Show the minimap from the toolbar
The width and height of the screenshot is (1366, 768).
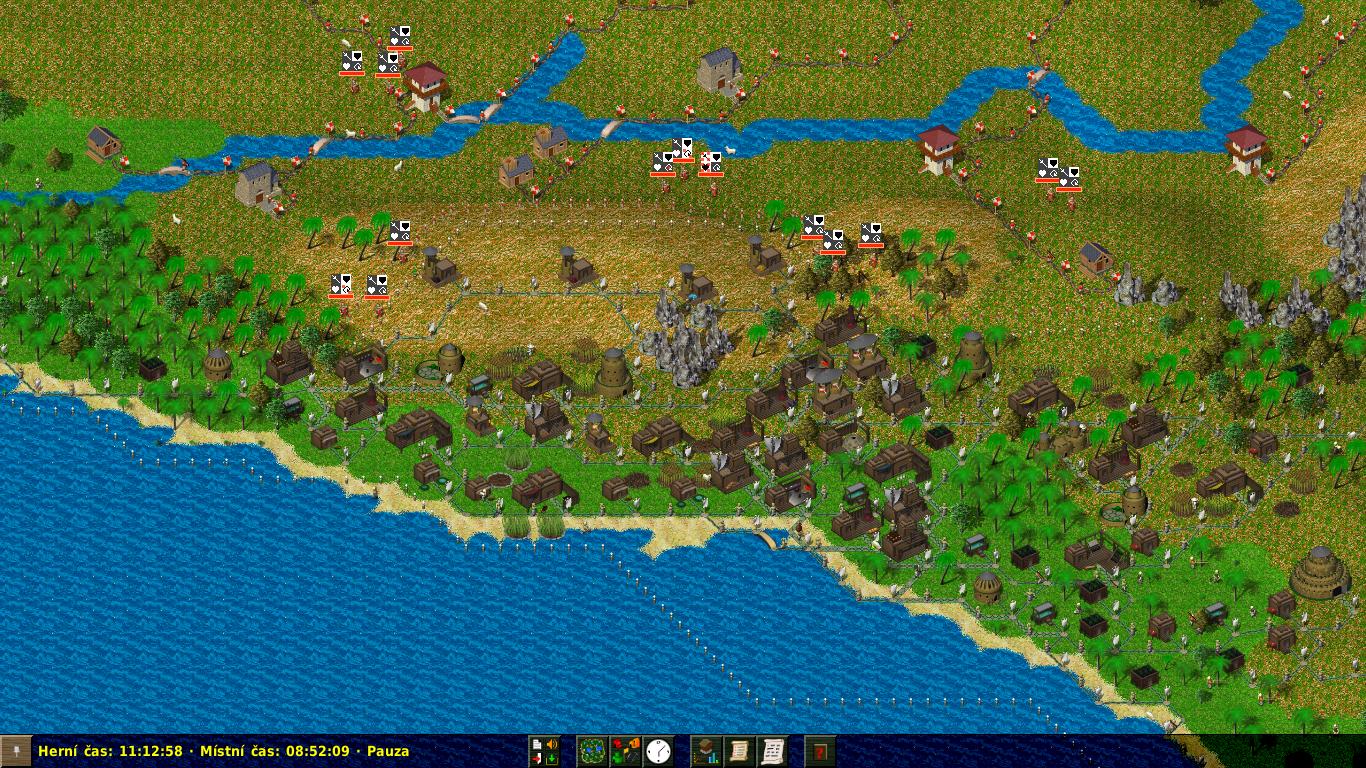[593, 751]
